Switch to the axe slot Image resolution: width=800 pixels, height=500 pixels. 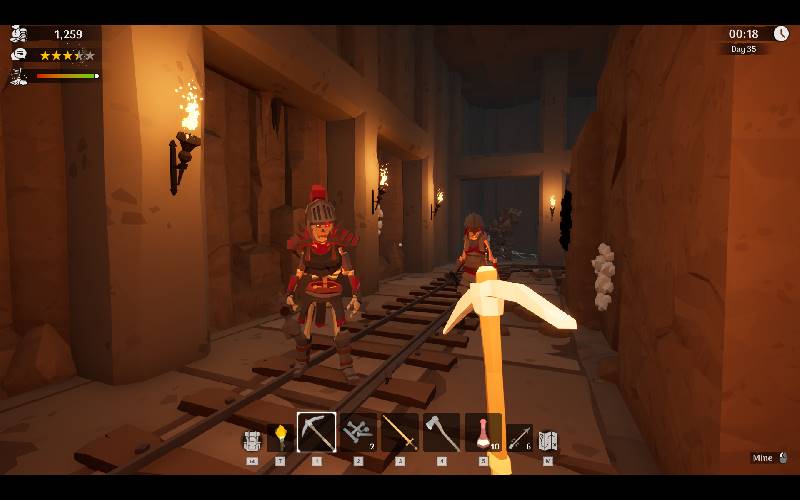point(441,432)
